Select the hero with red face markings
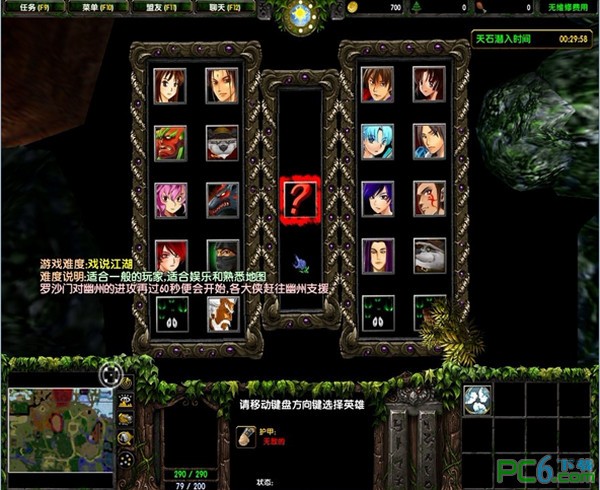Image resolution: width=600 pixels, height=490 pixels. coord(429,199)
